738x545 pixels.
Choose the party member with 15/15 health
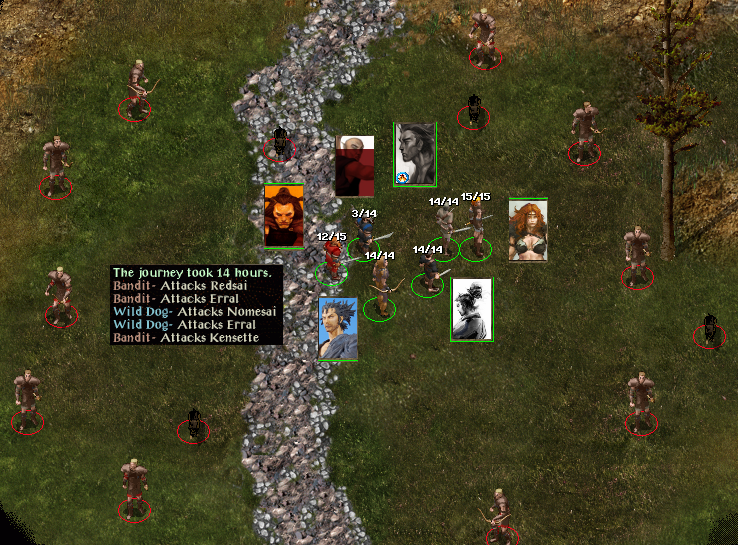tap(477, 228)
